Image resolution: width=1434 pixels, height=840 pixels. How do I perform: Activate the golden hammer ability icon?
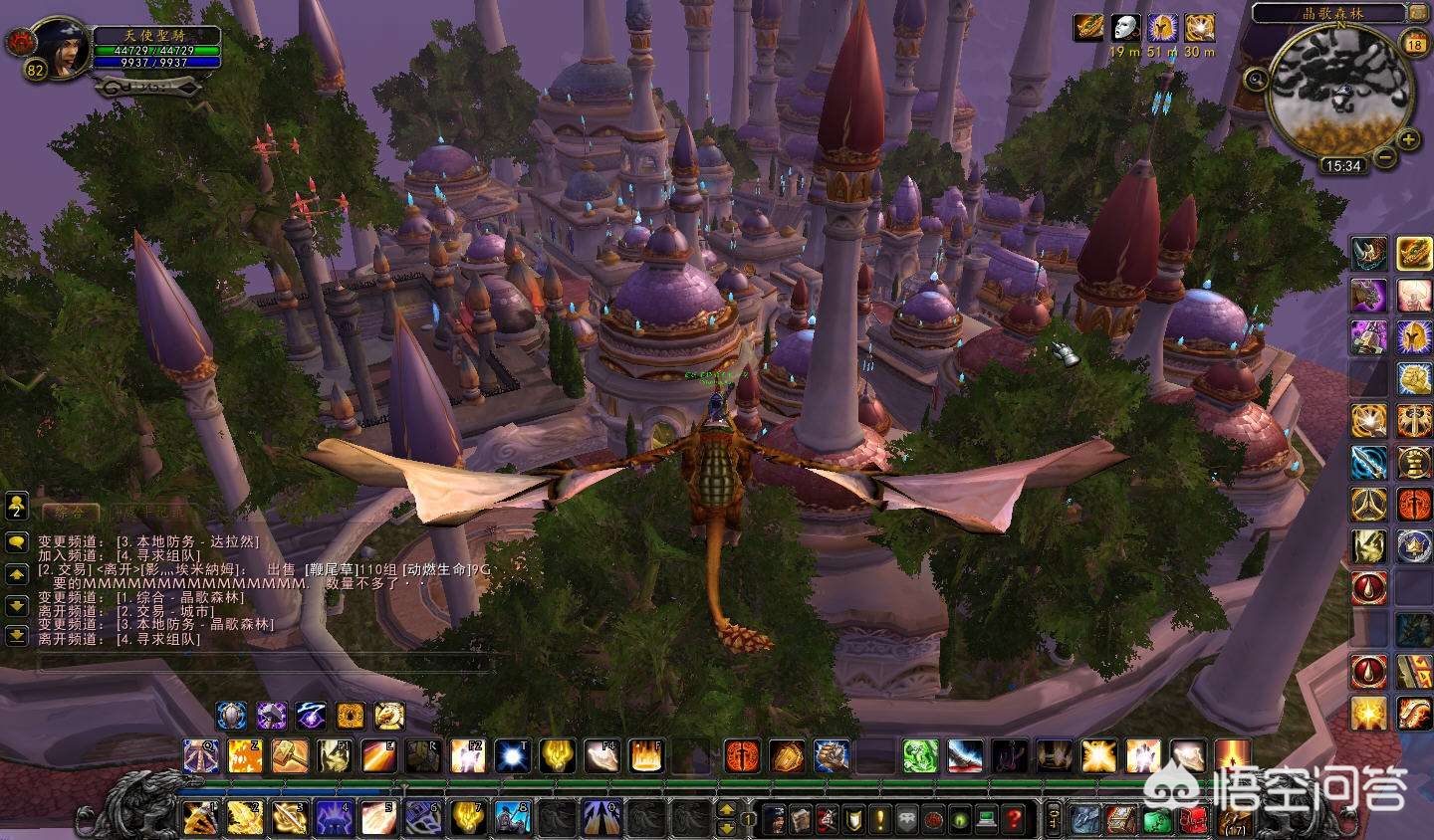coord(289,756)
